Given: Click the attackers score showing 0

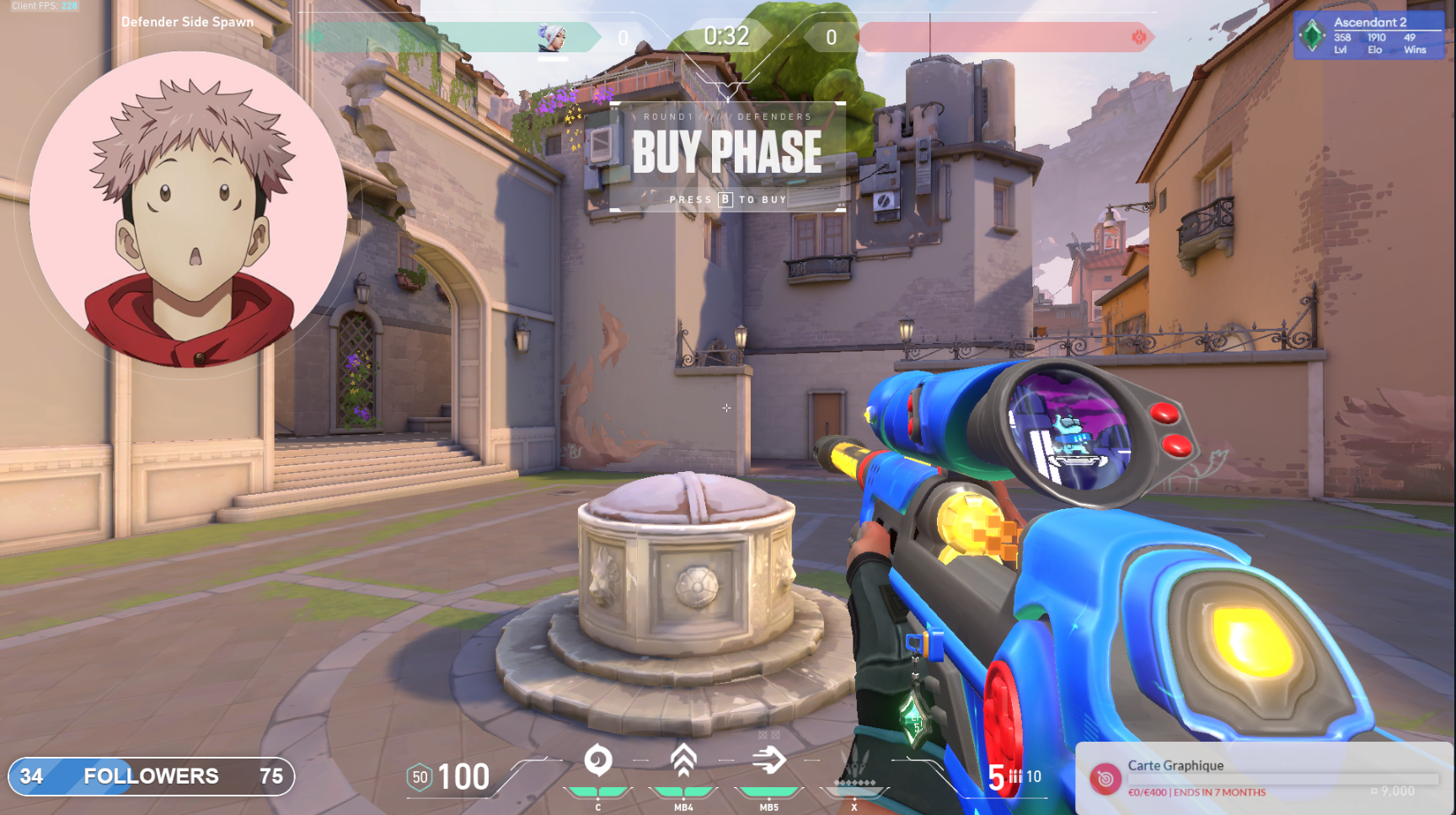Looking at the screenshot, I should pyautogui.click(x=830, y=35).
